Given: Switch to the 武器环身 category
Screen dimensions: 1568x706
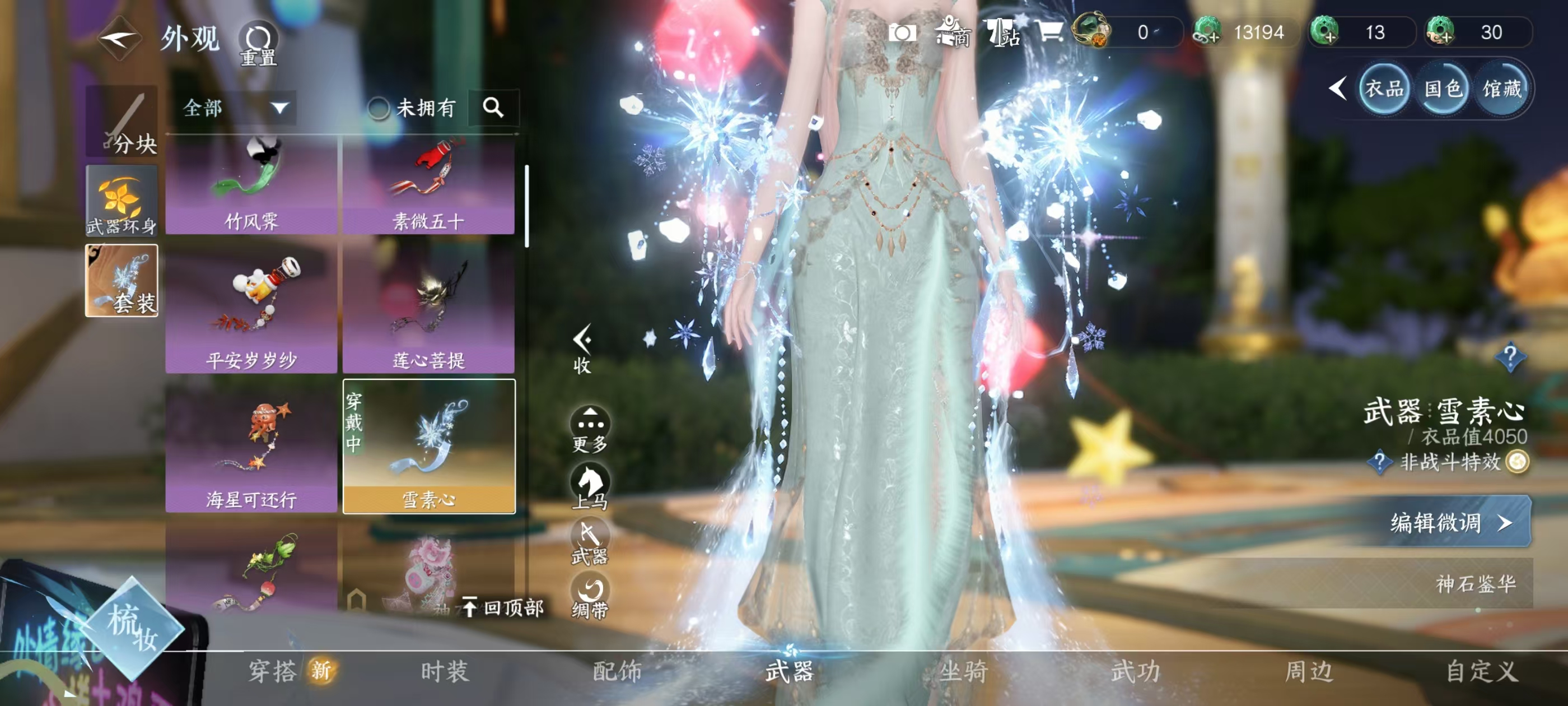Looking at the screenshot, I should click(x=122, y=201).
